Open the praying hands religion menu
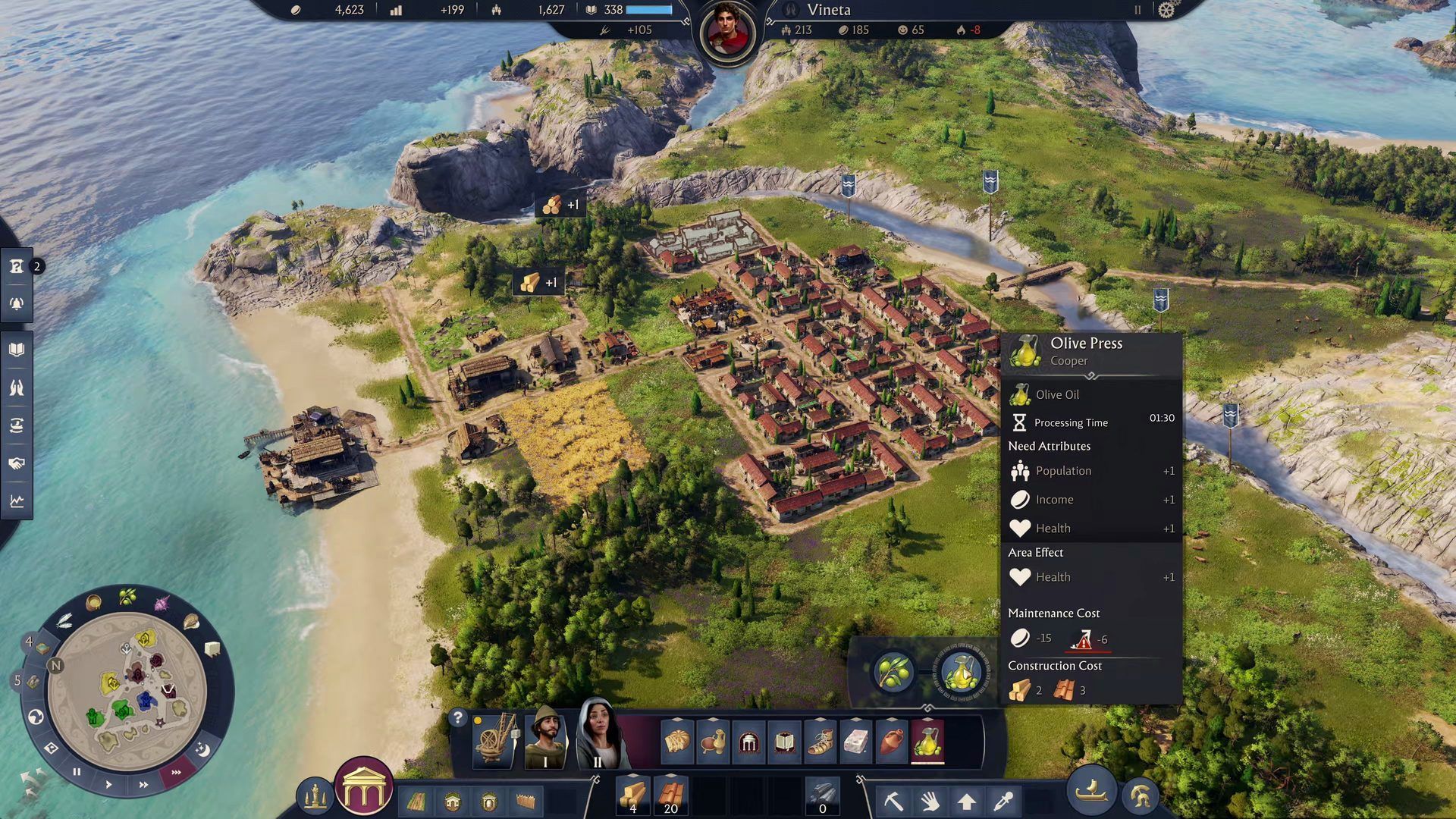Screen dimensions: 1456x819 click(17, 388)
